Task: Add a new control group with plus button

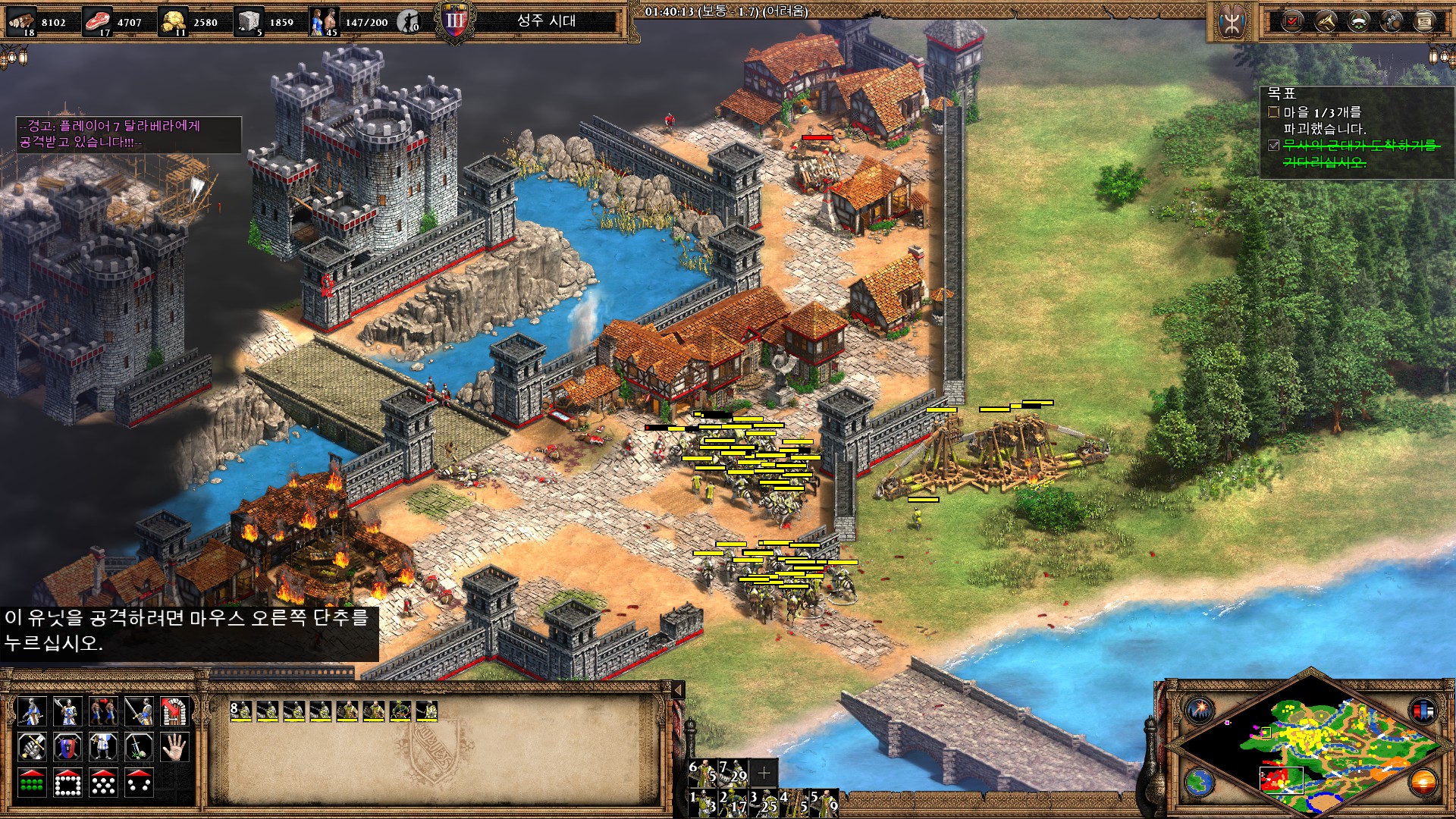Action: pyautogui.click(x=764, y=772)
